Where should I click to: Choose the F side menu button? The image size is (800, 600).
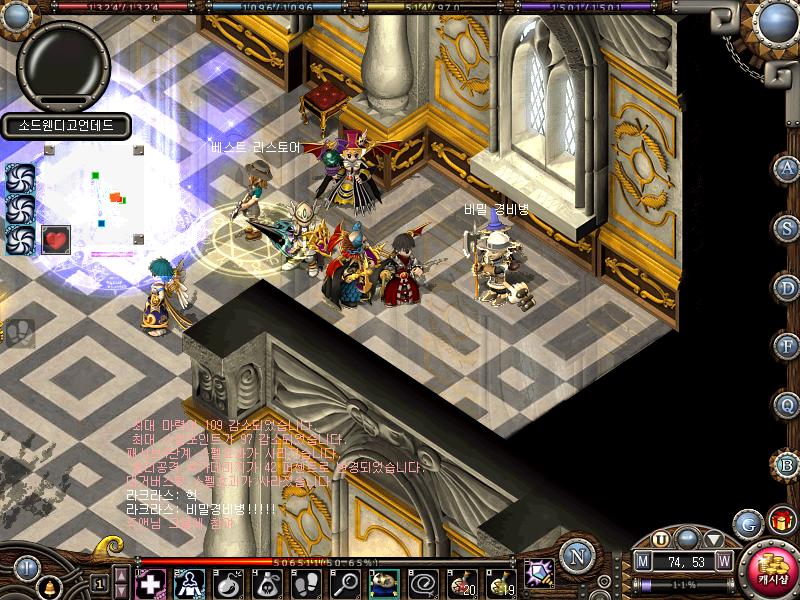coord(787,346)
